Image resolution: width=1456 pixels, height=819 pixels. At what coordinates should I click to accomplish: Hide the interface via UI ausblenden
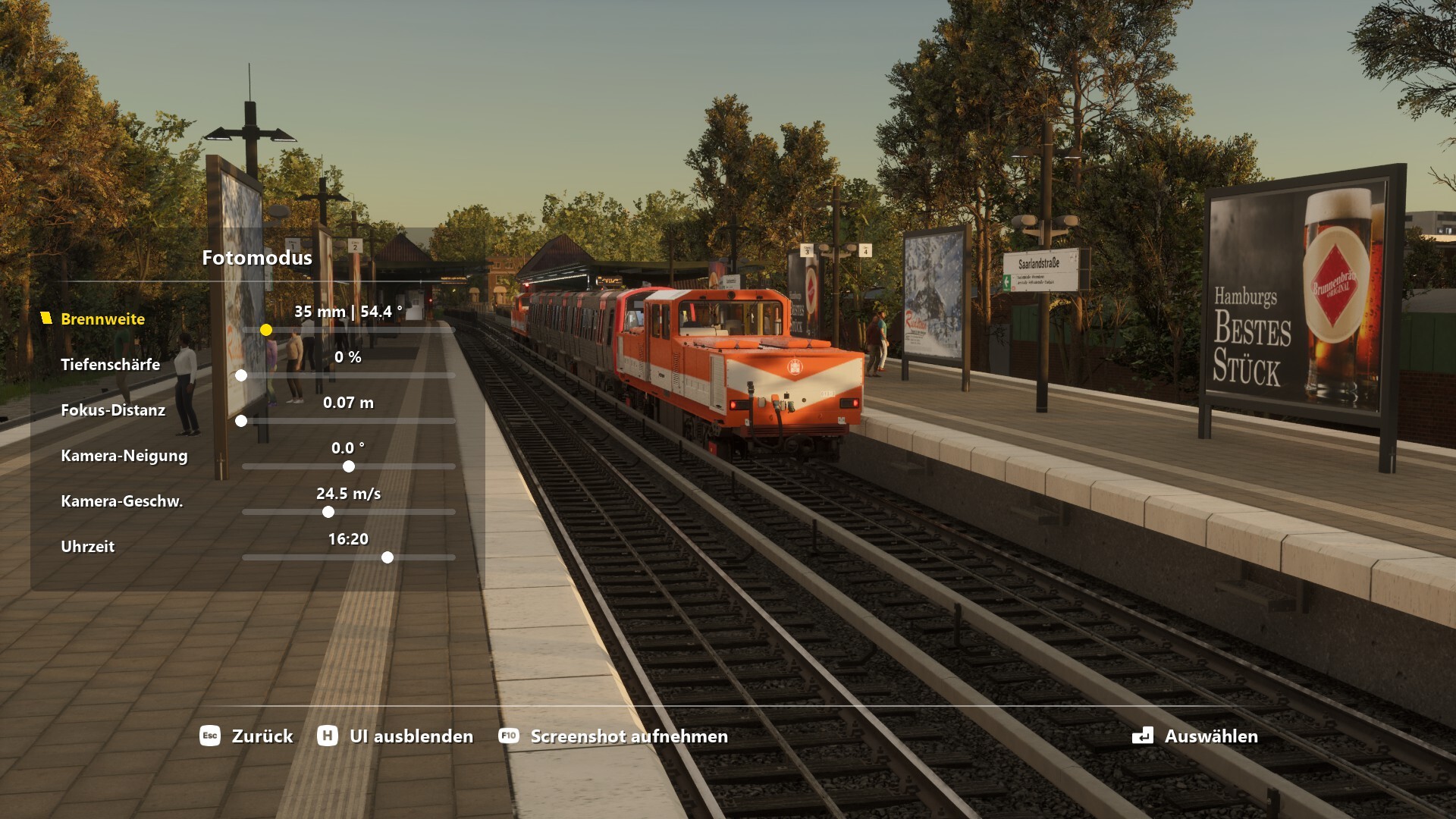tap(395, 736)
